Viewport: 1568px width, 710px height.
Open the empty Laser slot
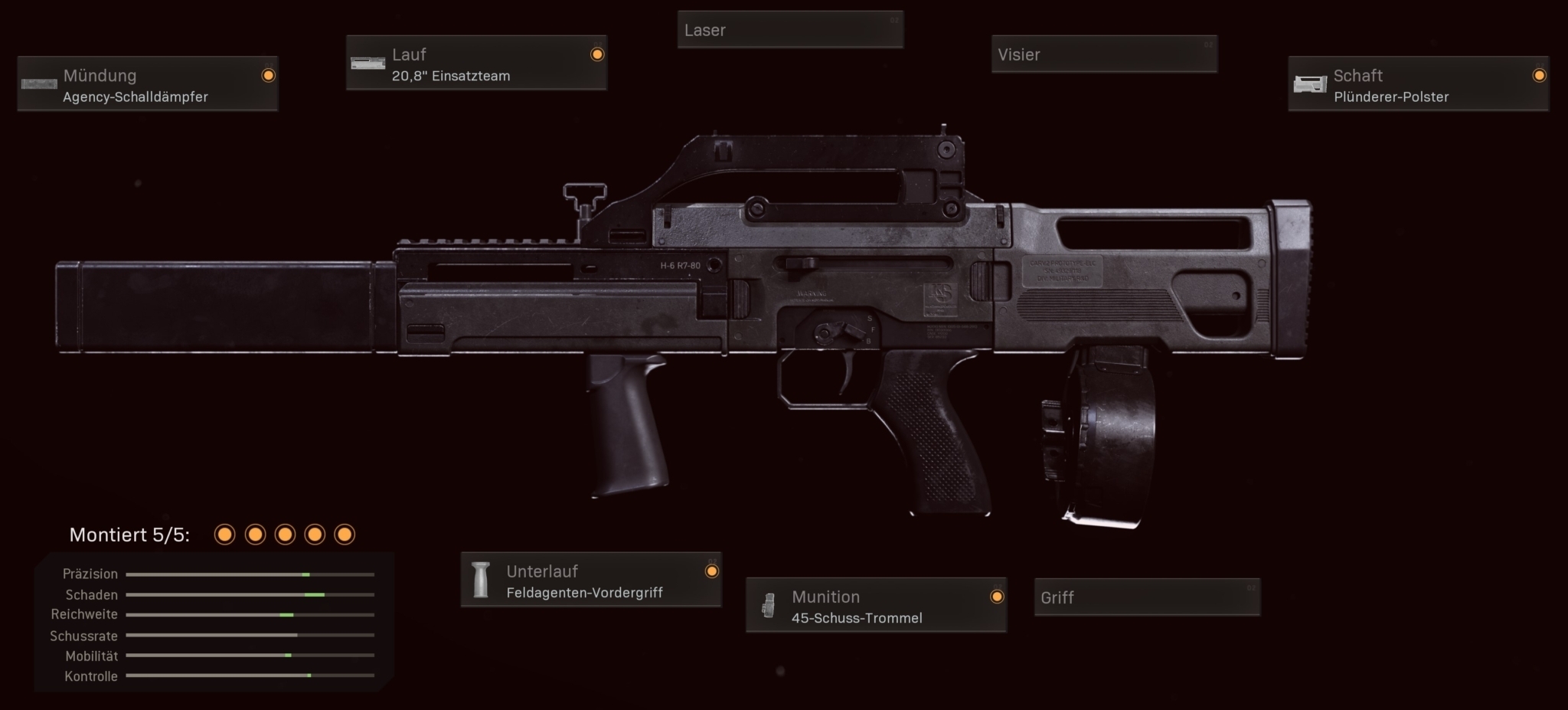pyautogui.click(x=790, y=31)
